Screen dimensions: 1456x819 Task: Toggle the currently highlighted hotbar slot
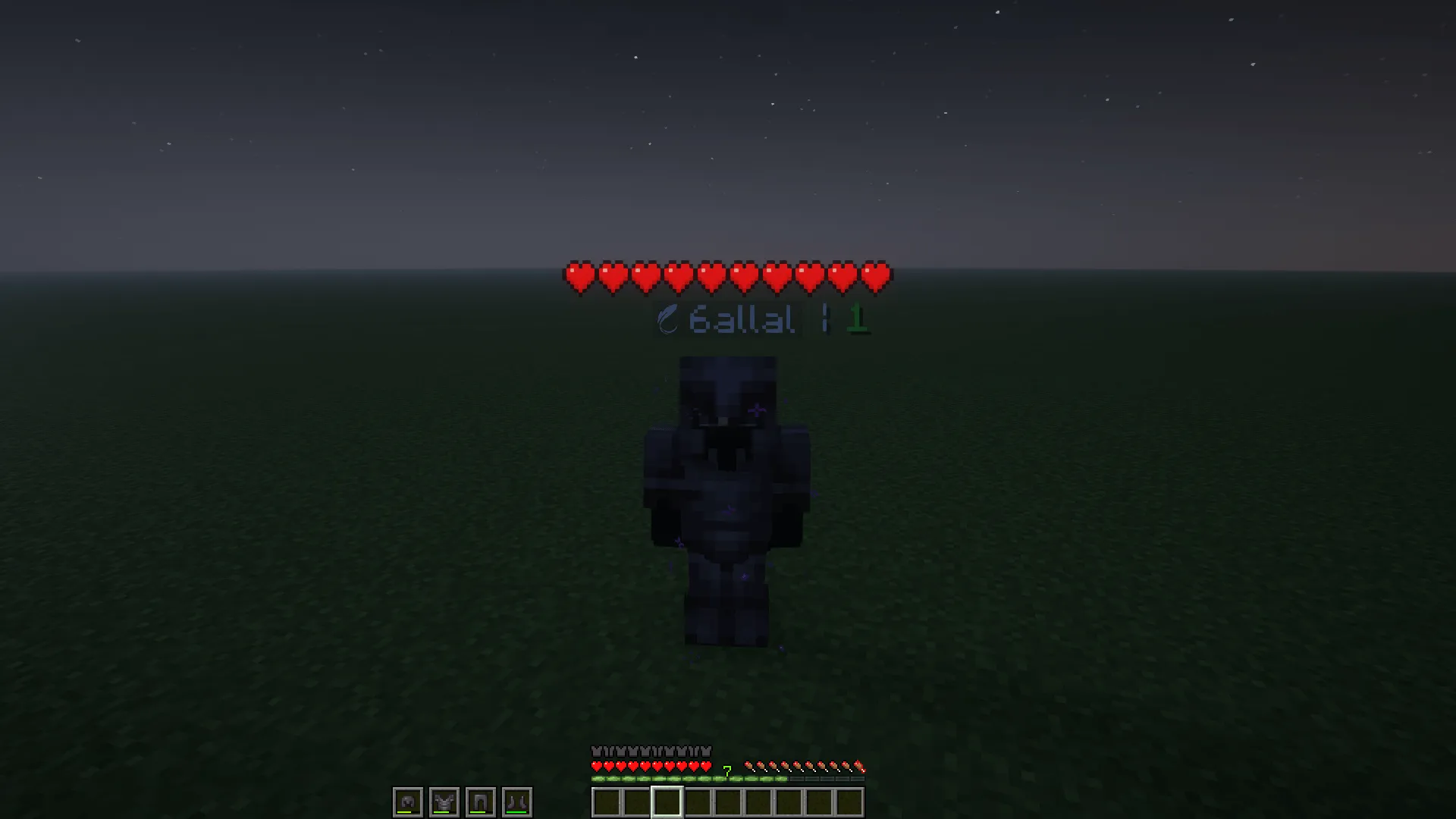click(x=667, y=802)
